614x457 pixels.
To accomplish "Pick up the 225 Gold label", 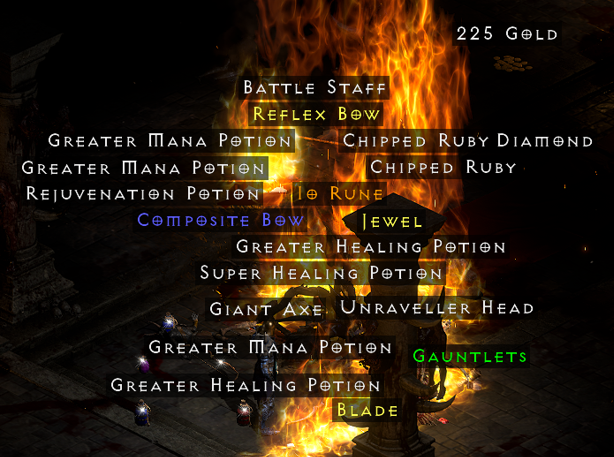I will pyautogui.click(x=507, y=34).
